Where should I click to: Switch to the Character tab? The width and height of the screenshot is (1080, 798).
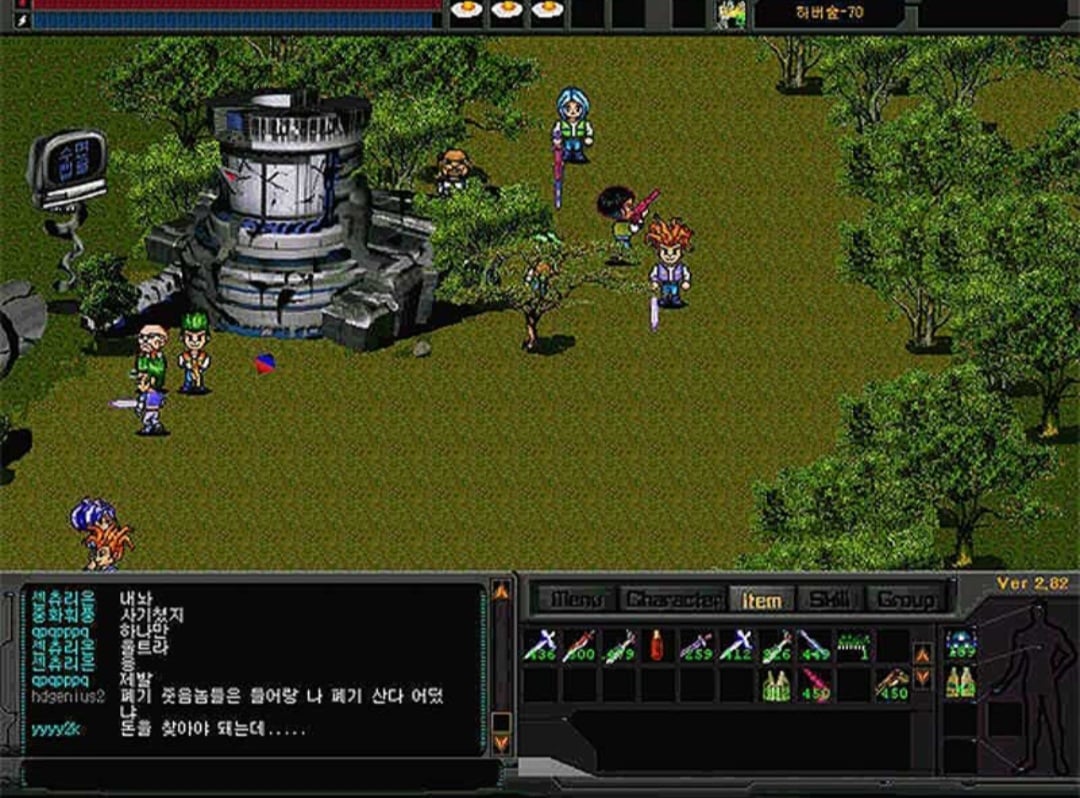672,599
